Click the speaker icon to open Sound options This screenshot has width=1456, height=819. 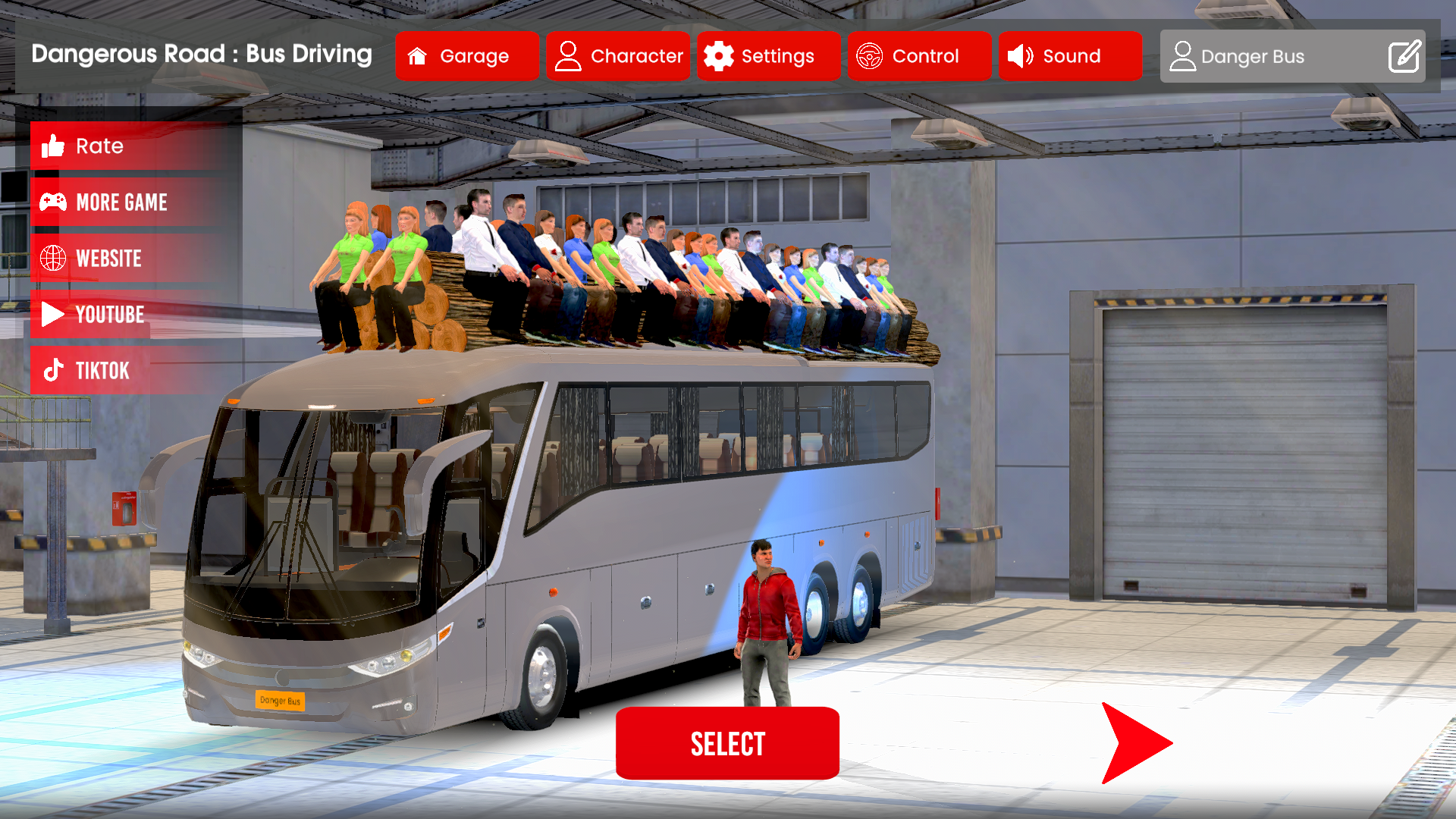pyautogui.click(x=1020, y=55)
